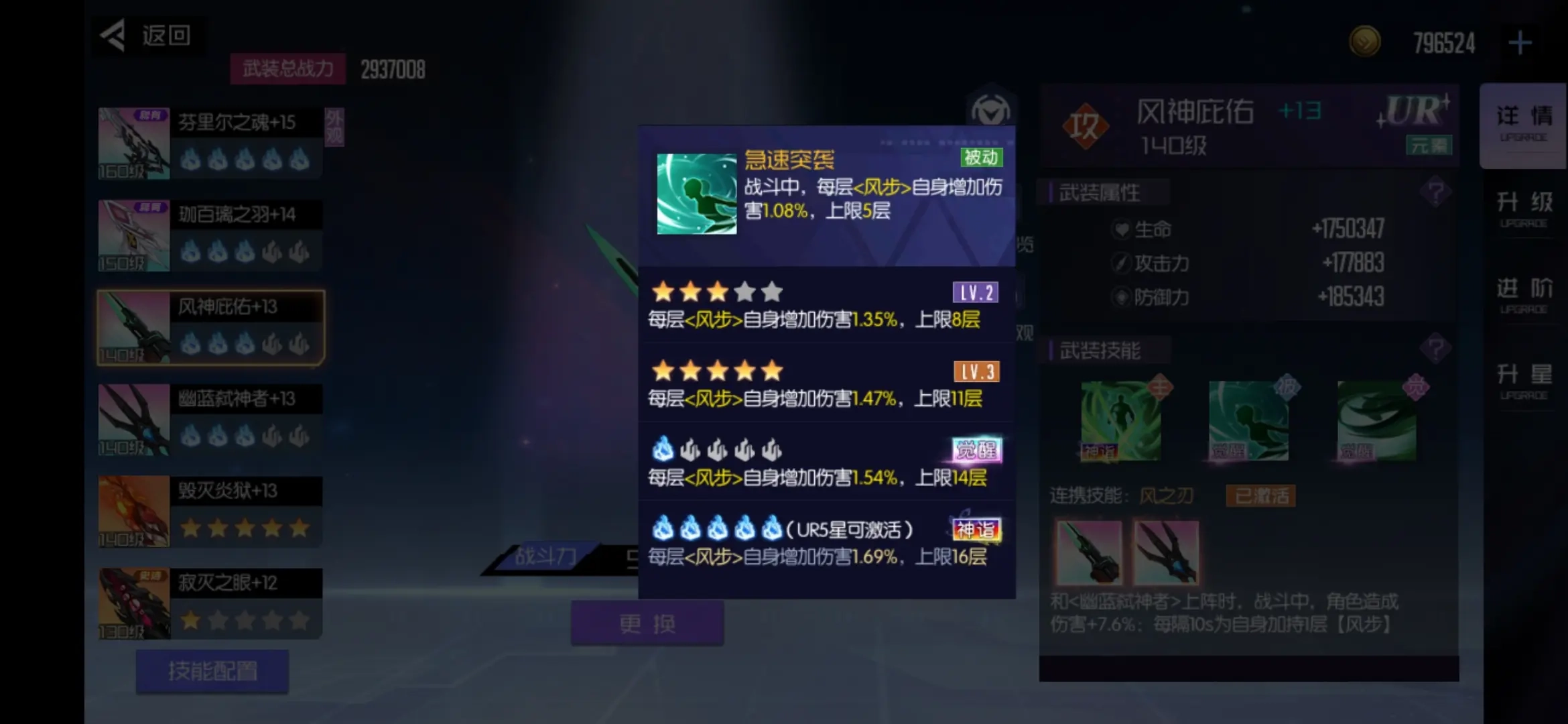This screenshot has width=1568, height=724.
Task: Click the plus button beside the currency total
Action: pos(1522,42)
